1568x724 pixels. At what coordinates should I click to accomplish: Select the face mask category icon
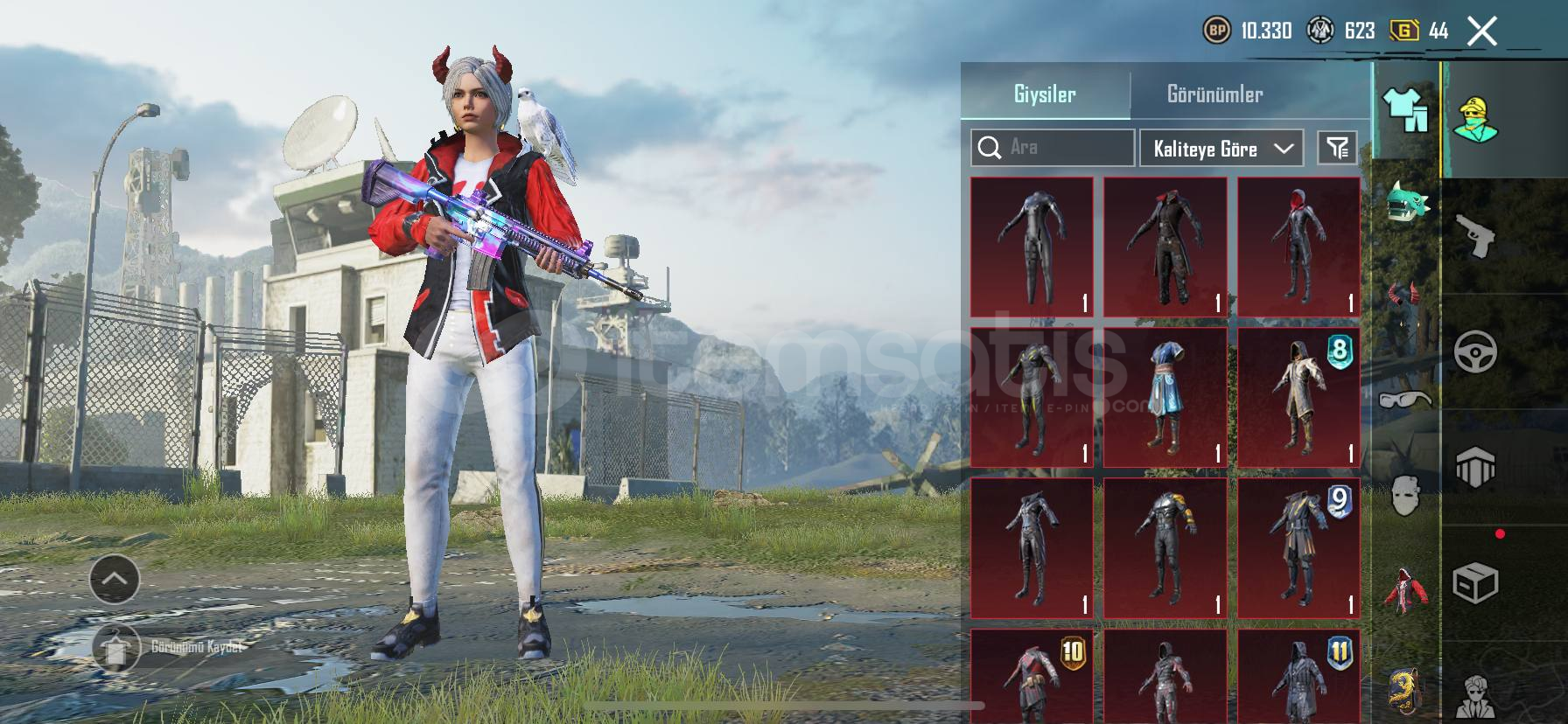pos(1404,496)
